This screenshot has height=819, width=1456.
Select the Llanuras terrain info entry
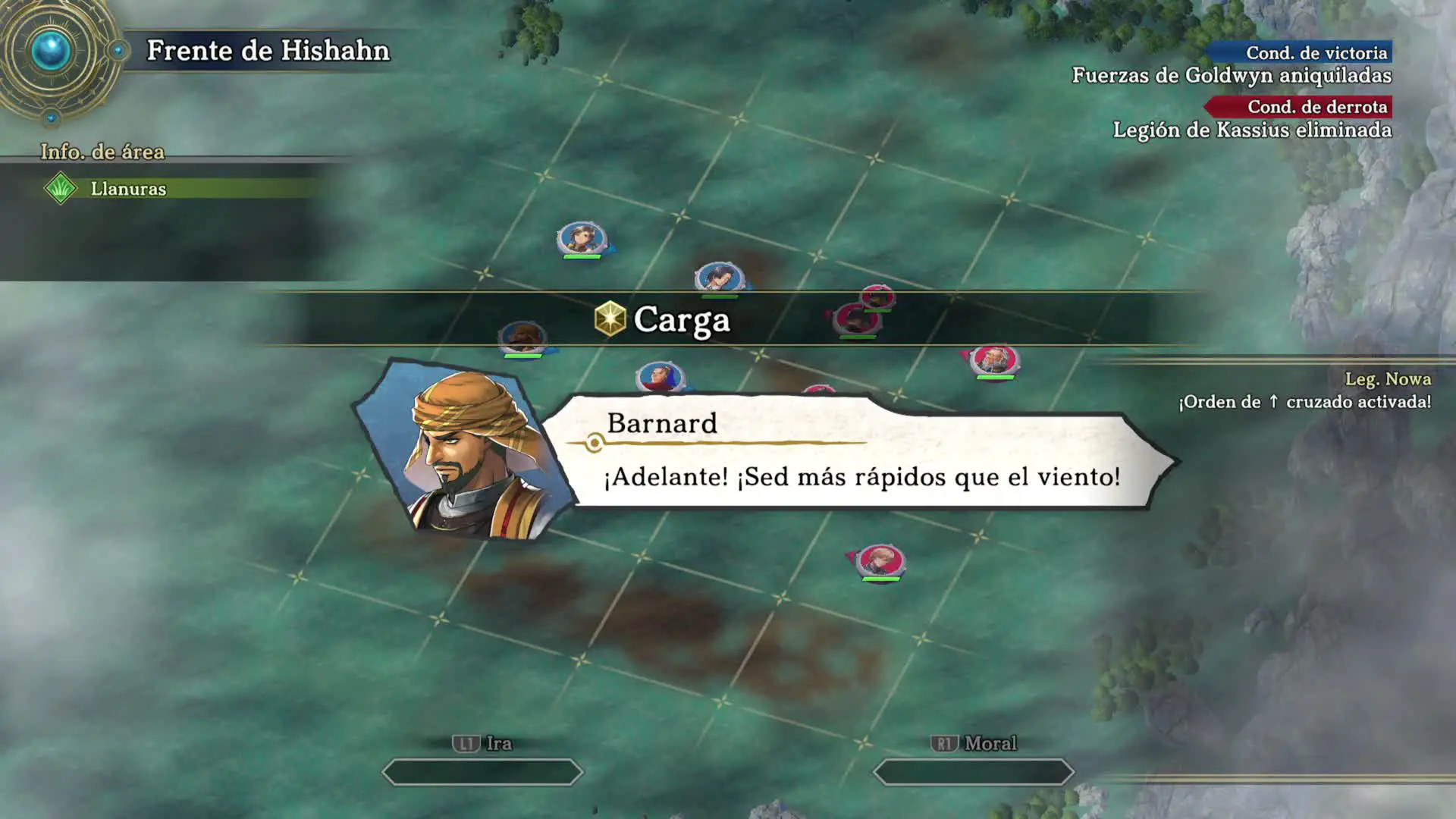pyautogui.click(x=127, y=189)
